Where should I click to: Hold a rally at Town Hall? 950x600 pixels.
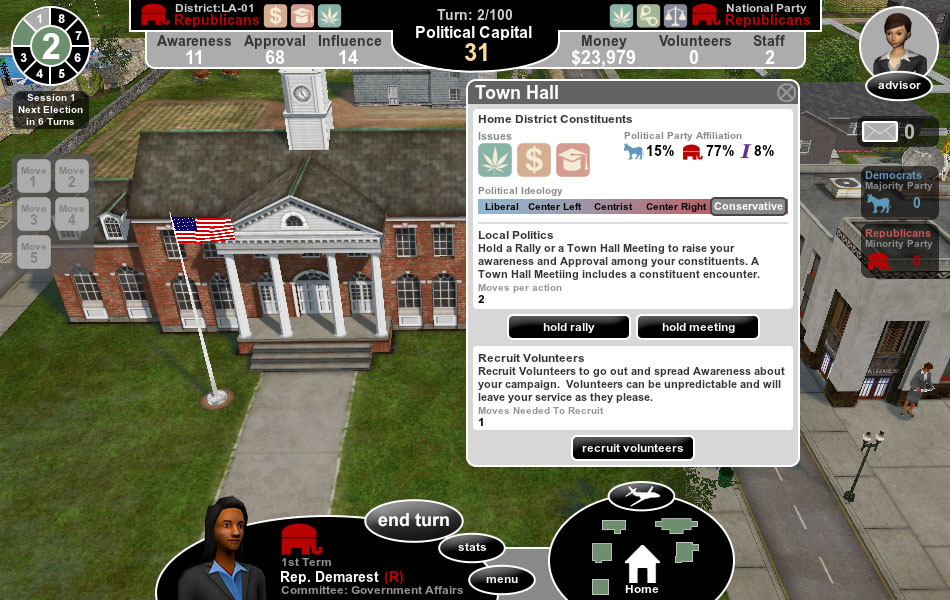(569, 327)
